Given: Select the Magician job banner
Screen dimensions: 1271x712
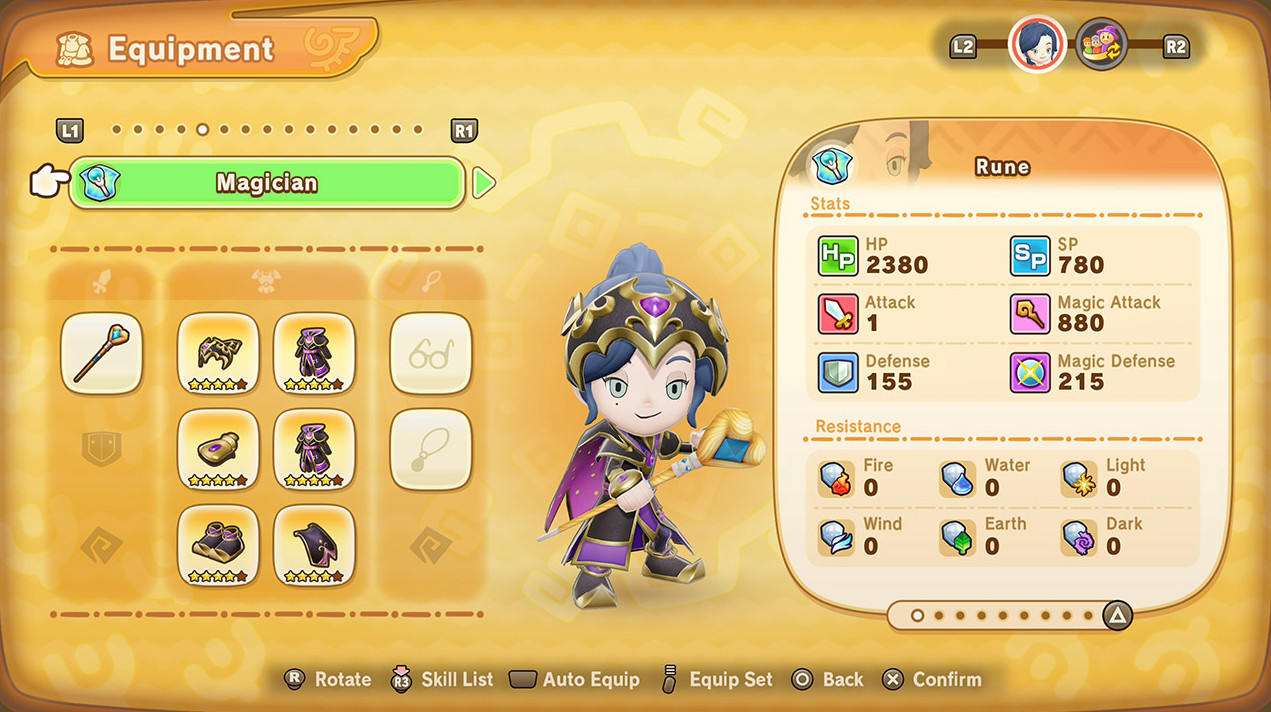Looking at the screenshot, I should pyautogui.click(x=266, y=183).
